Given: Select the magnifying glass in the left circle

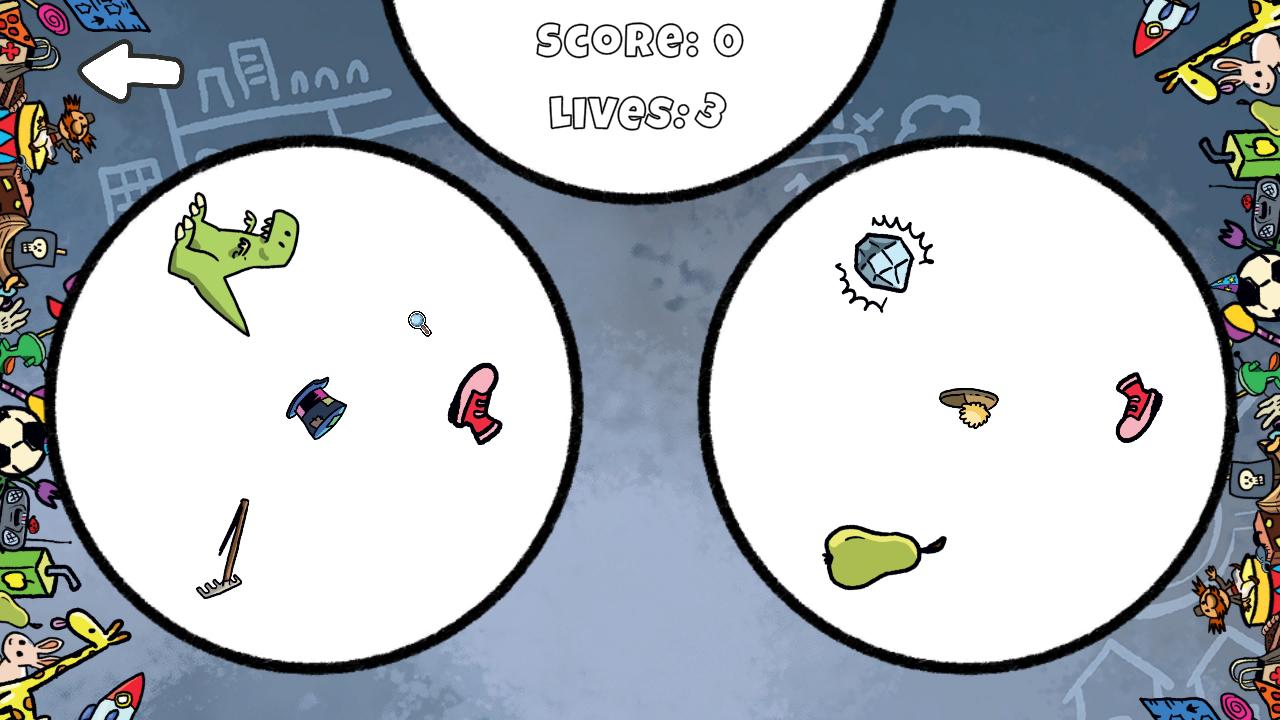Looking at the screenshot, I should pos(419,322).
